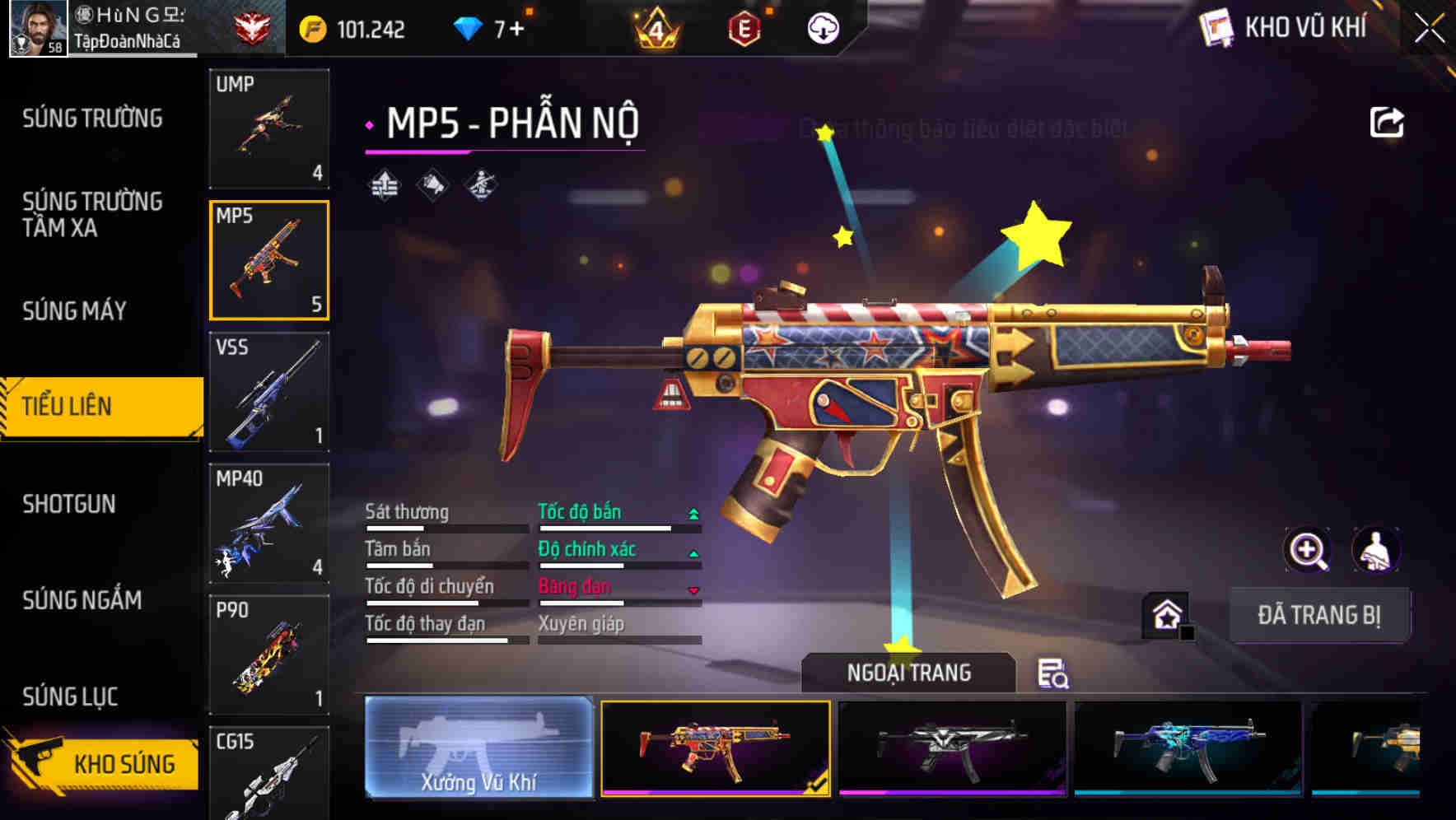Click the NGOẠI TRANG tab
This screenshot has width=1456, height=820.
[909, 672]
